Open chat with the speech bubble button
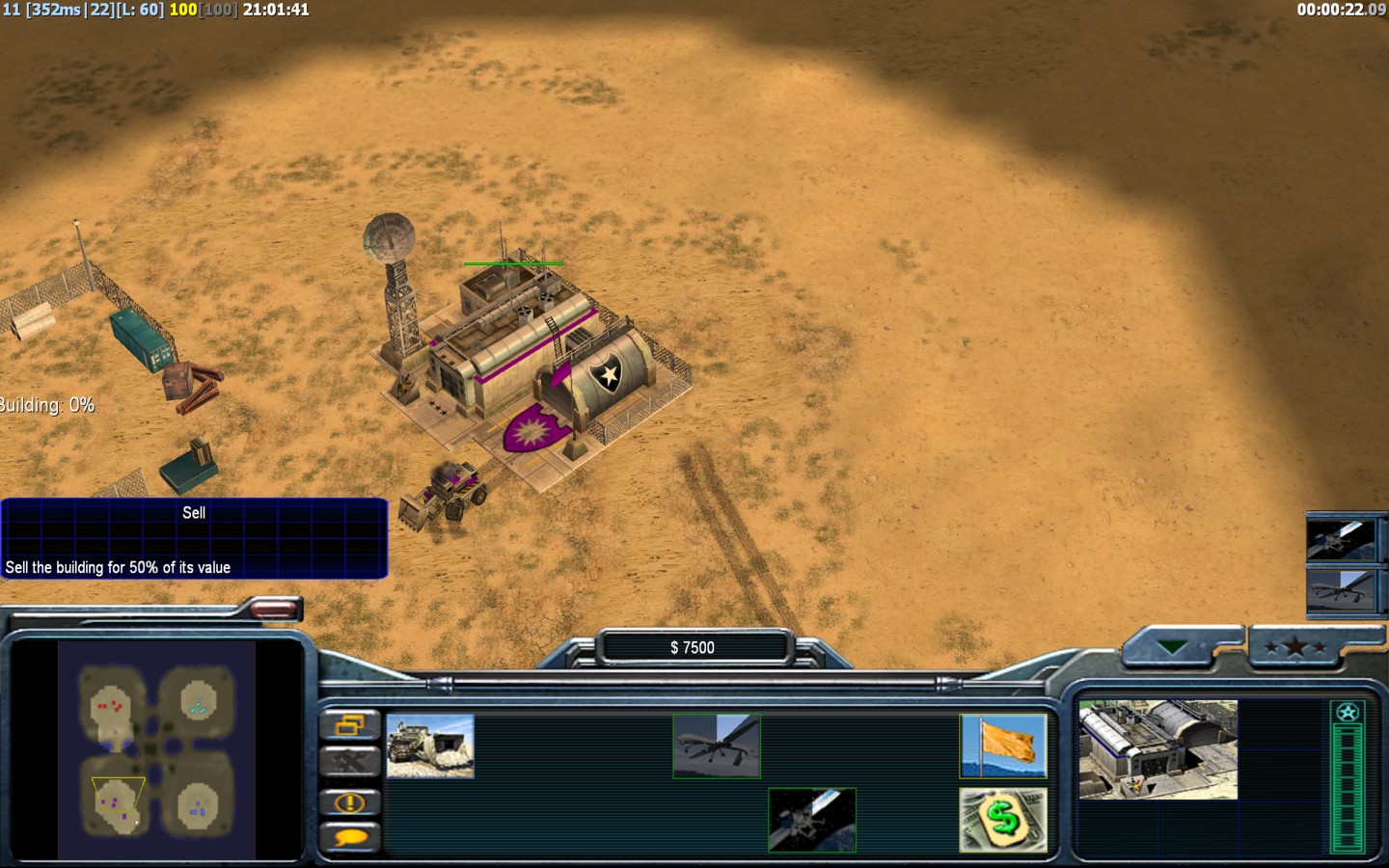 349,837
